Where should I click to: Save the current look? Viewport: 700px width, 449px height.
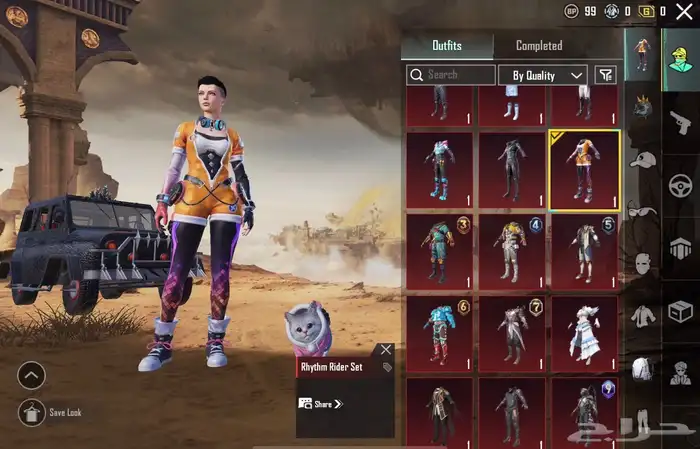pos(32,411)
